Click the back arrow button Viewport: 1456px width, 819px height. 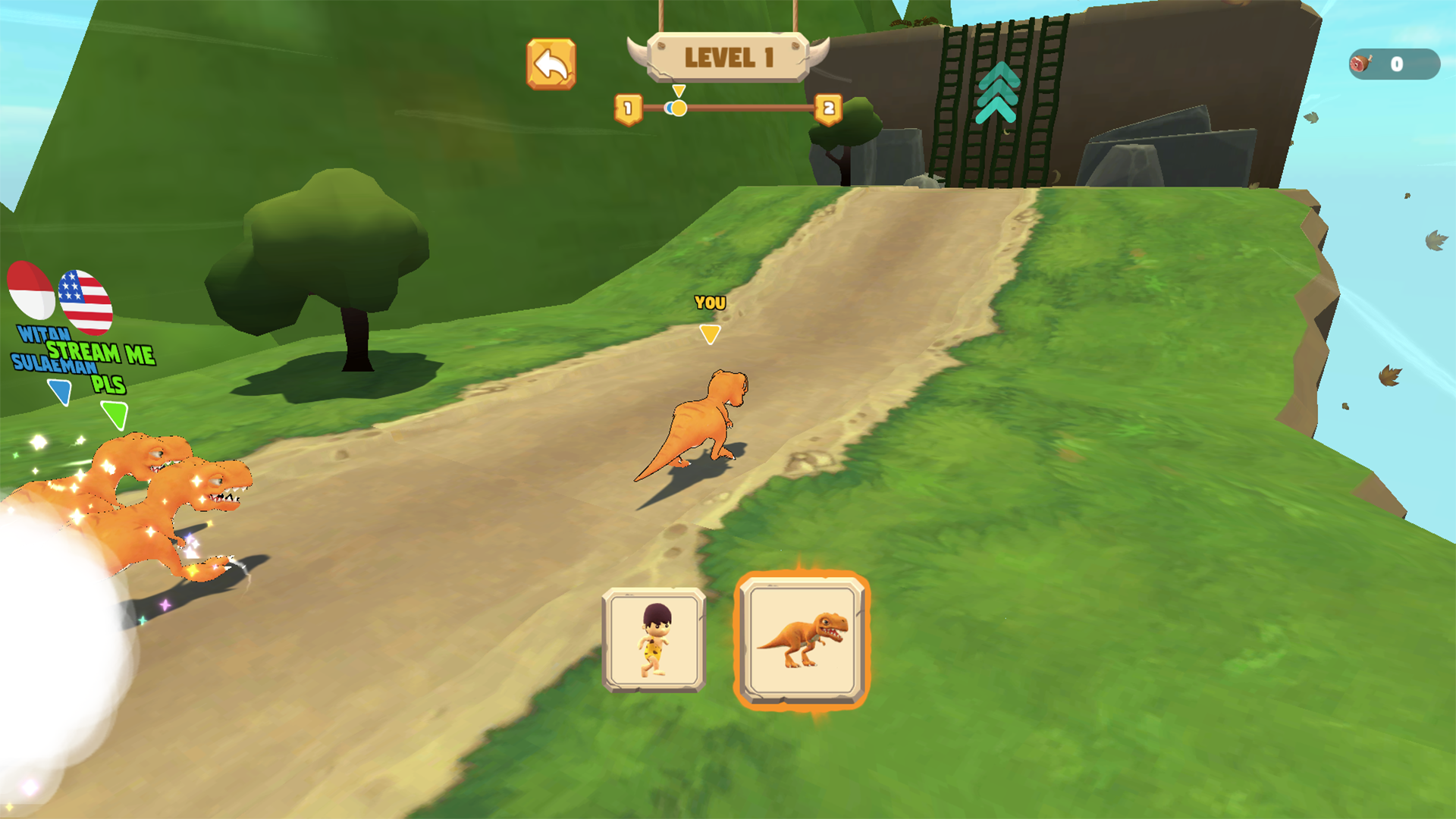(553, 64)
